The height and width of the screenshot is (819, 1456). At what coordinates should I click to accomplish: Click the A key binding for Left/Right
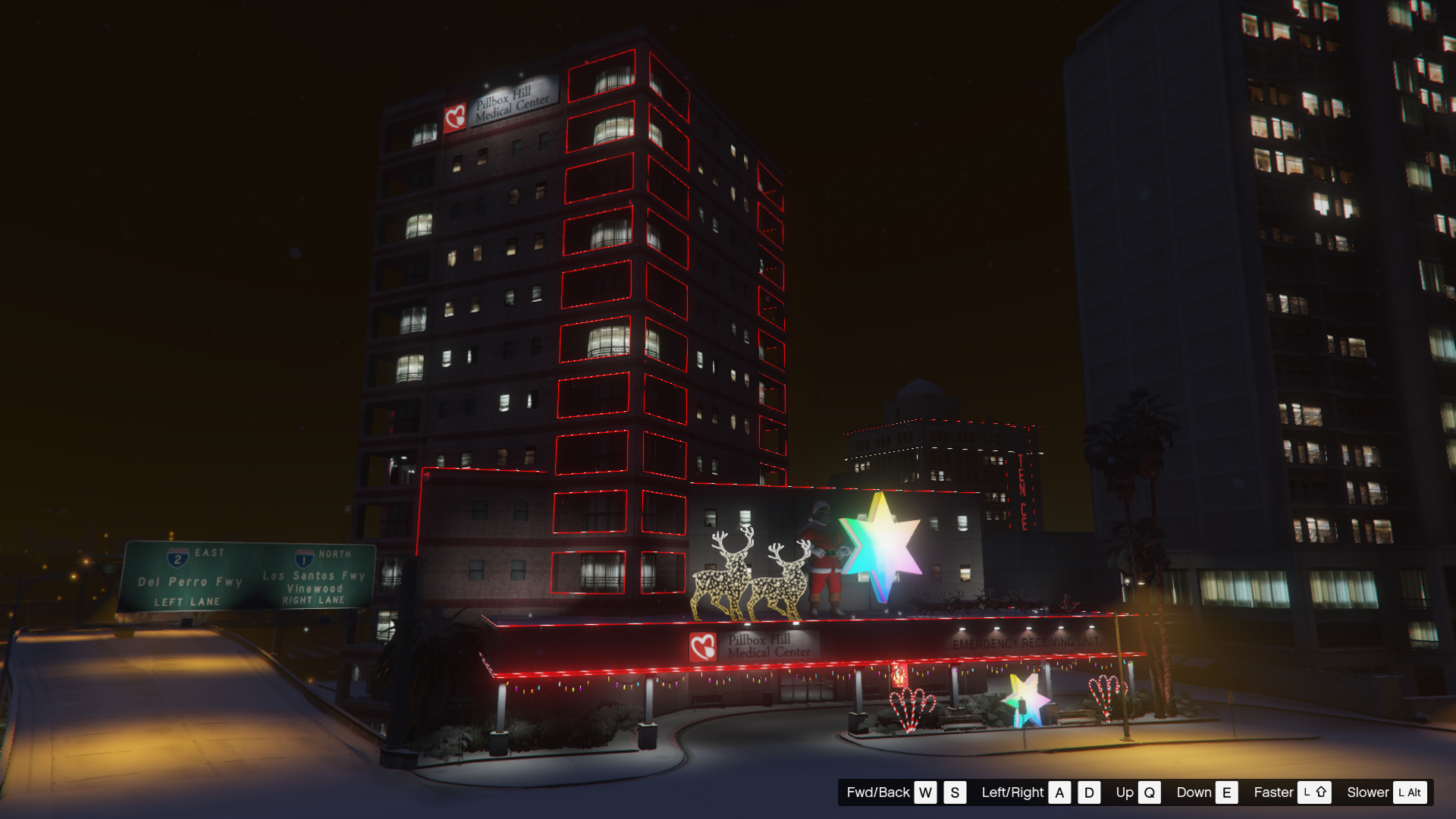tap(1059, 792)
